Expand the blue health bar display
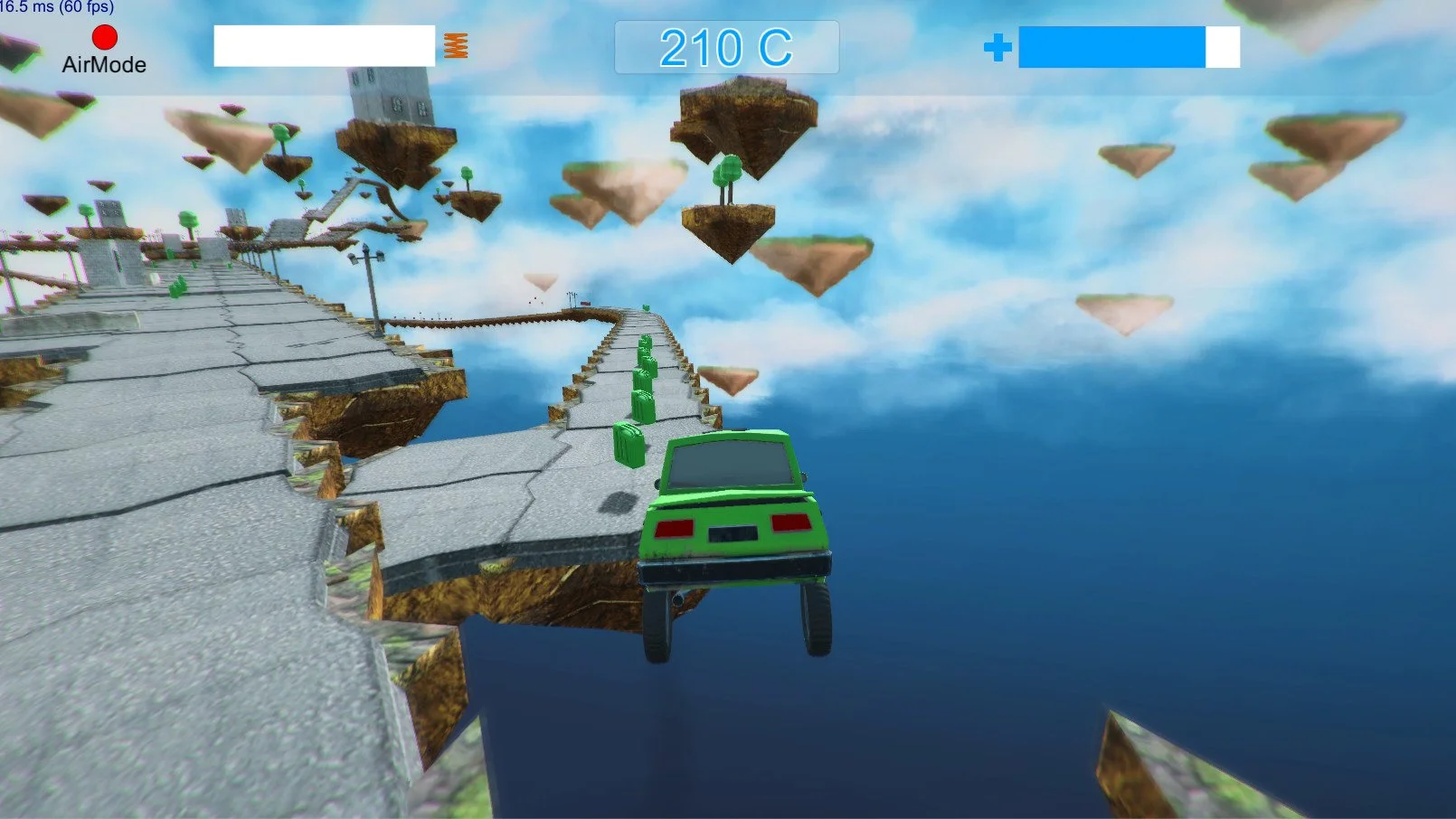The height and width of the screenshot is (819, 1456). coord(1130,48)
